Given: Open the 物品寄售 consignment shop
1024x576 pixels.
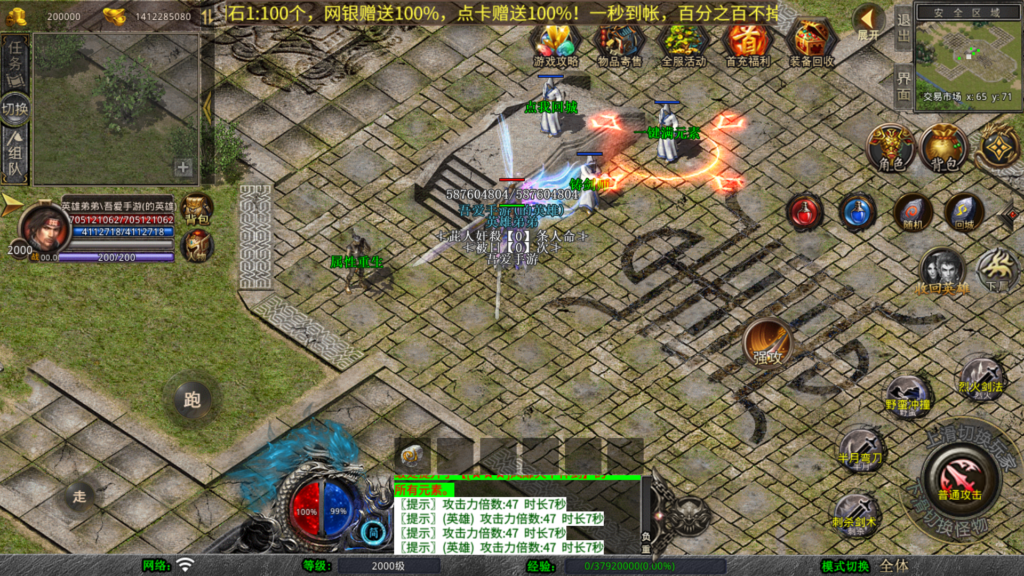Looking at the screenshot, I should click(621, 42).
